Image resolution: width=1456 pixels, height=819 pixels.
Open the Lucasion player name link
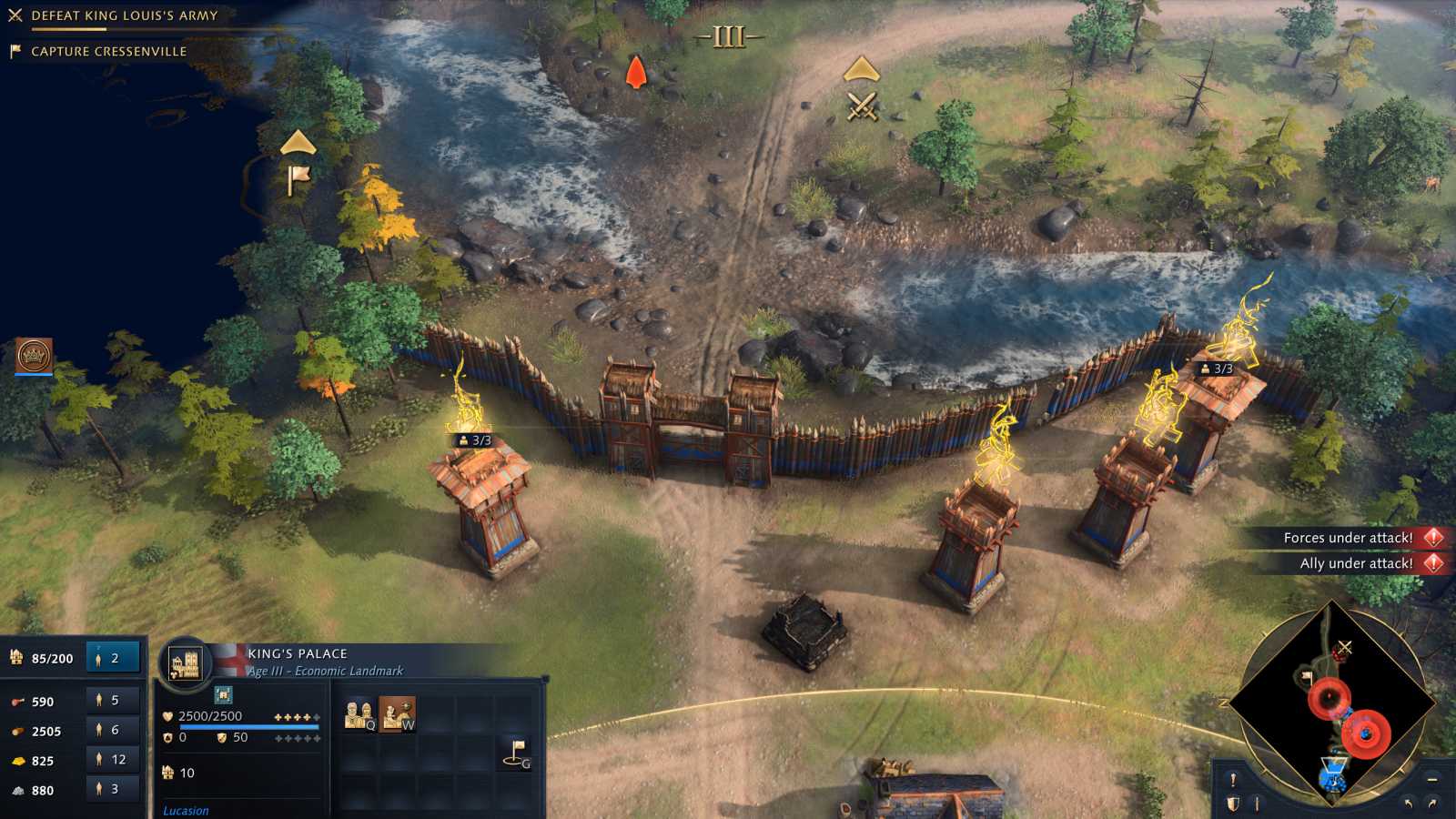[x=186, y=810]
